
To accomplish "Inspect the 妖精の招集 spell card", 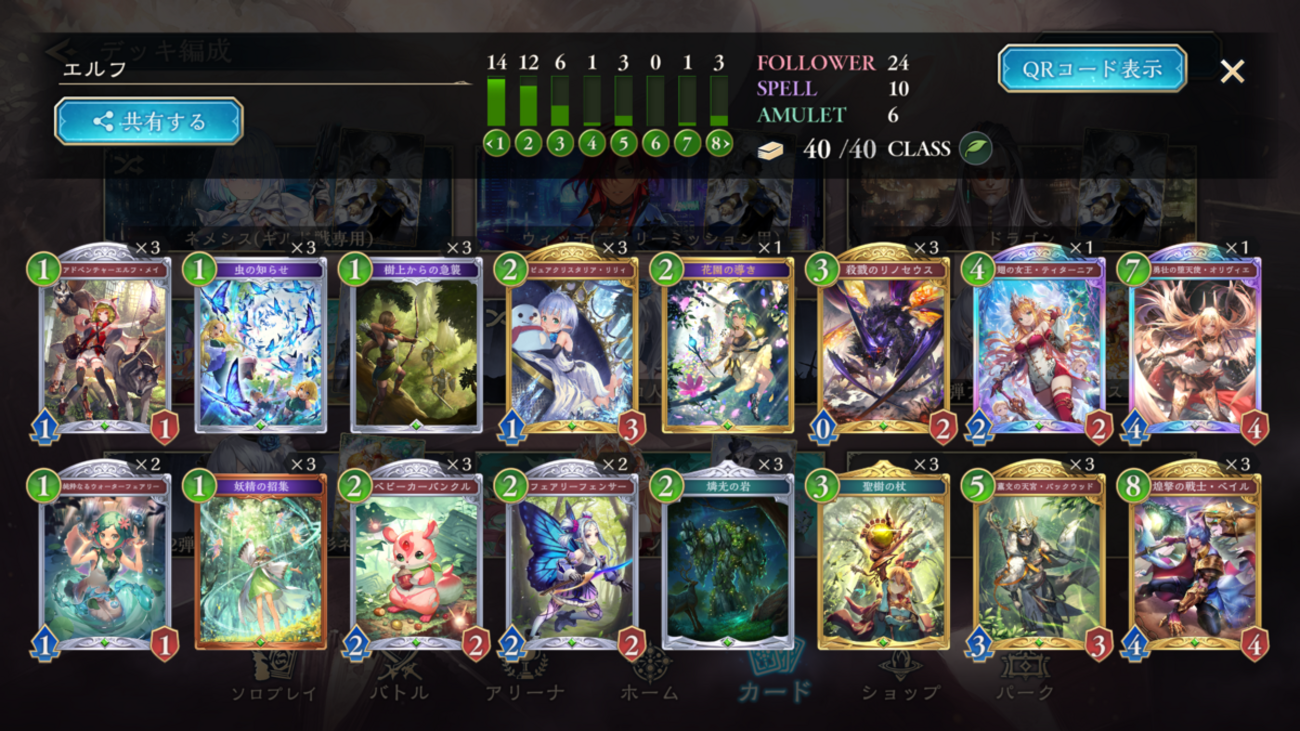I will tap(261, 562).
